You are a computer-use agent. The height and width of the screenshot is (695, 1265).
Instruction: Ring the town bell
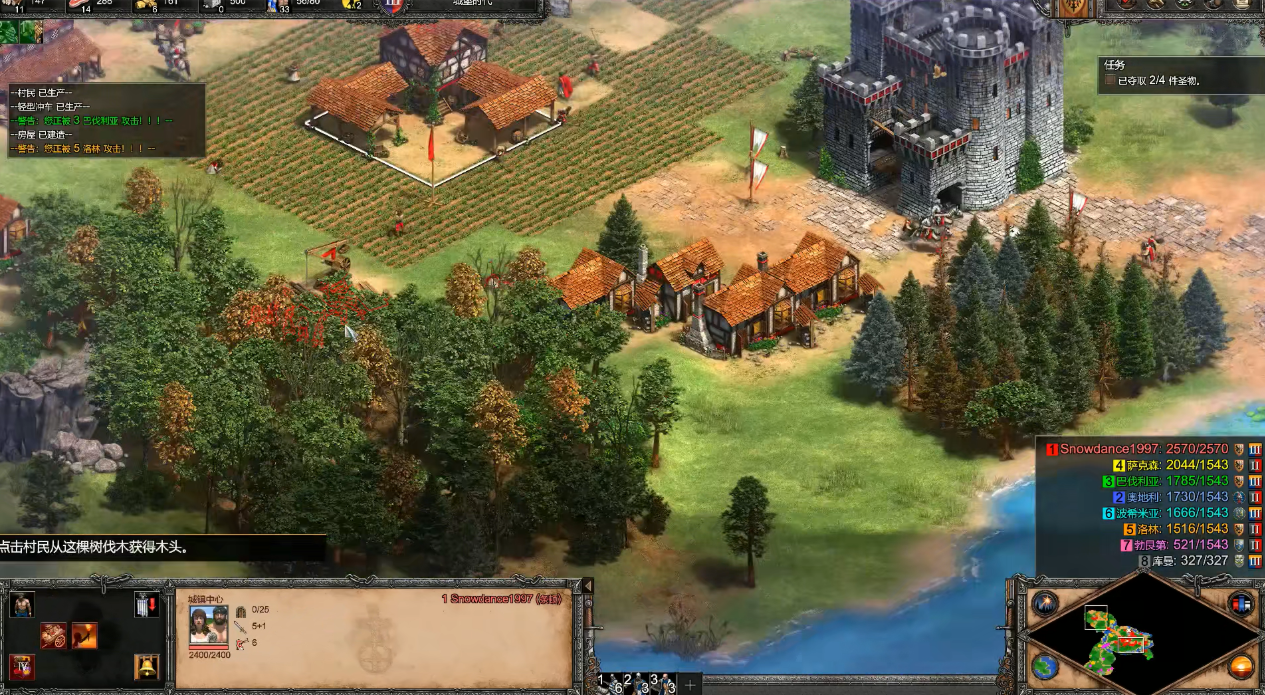tap(146, 667)
